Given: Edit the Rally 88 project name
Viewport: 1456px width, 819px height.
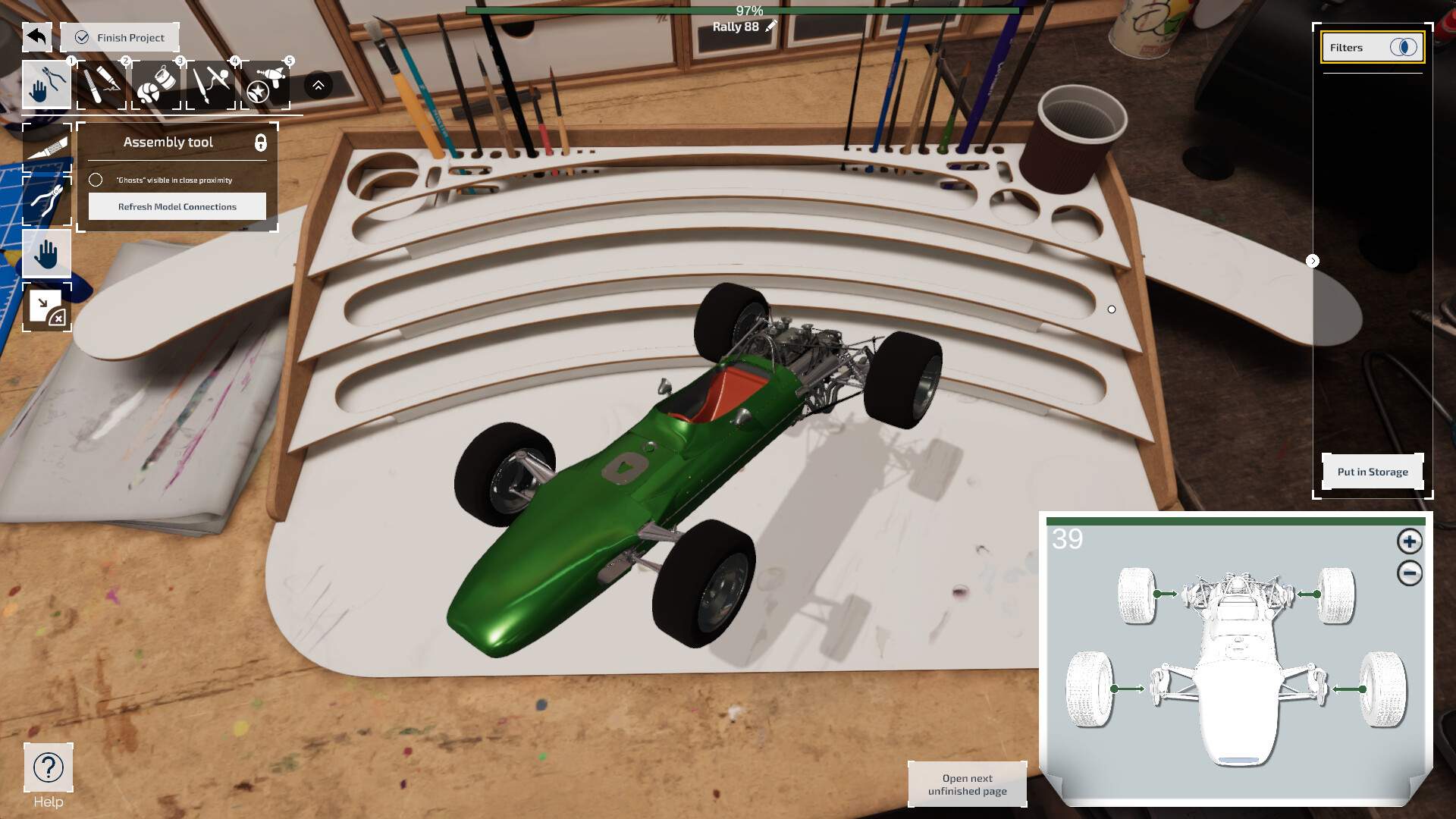Looking at the screenshot, I should click(x=770, y=25).
